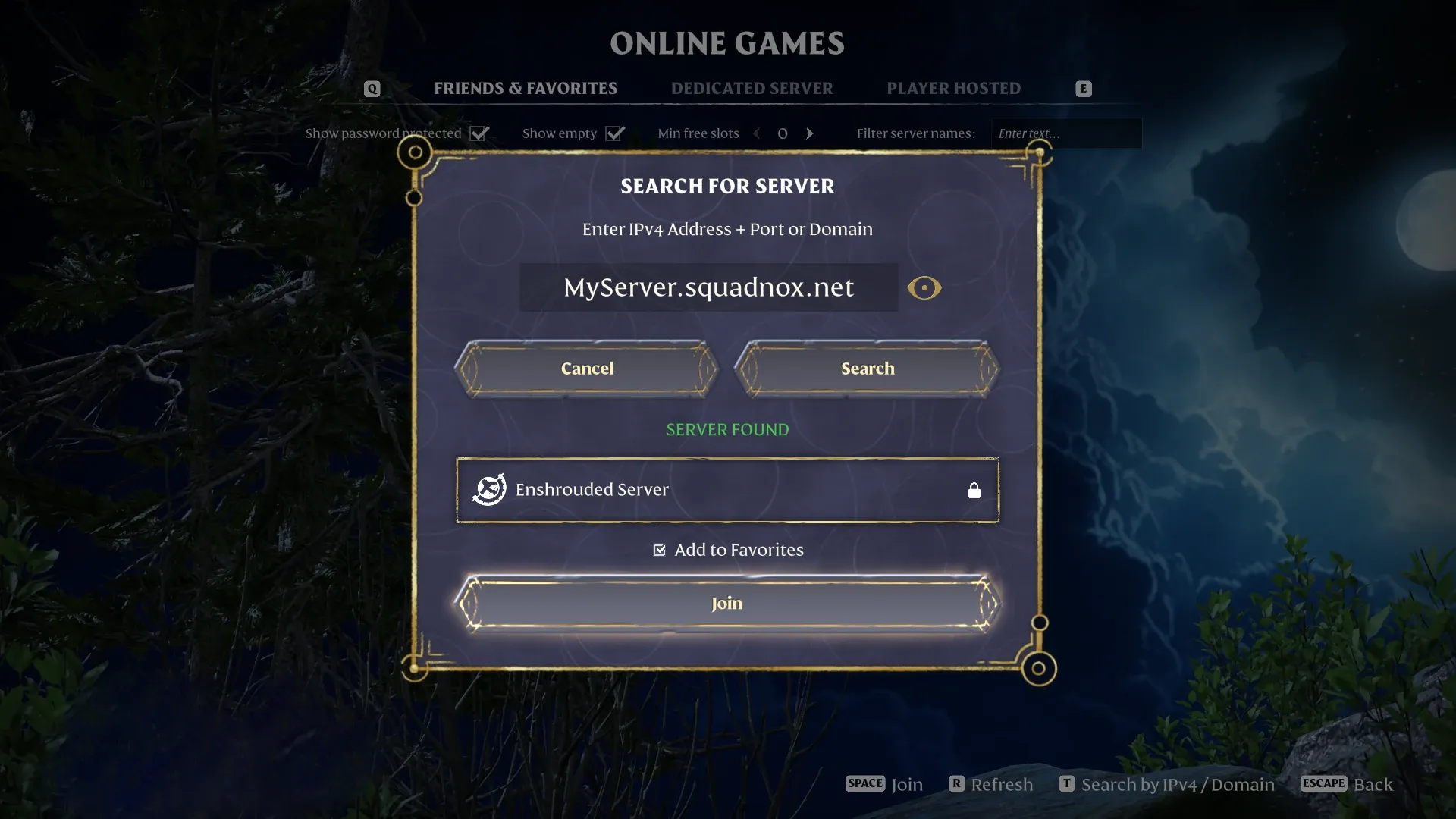Join the found Enshrouded Server
1456x819 pixels.
click(727, 603)
